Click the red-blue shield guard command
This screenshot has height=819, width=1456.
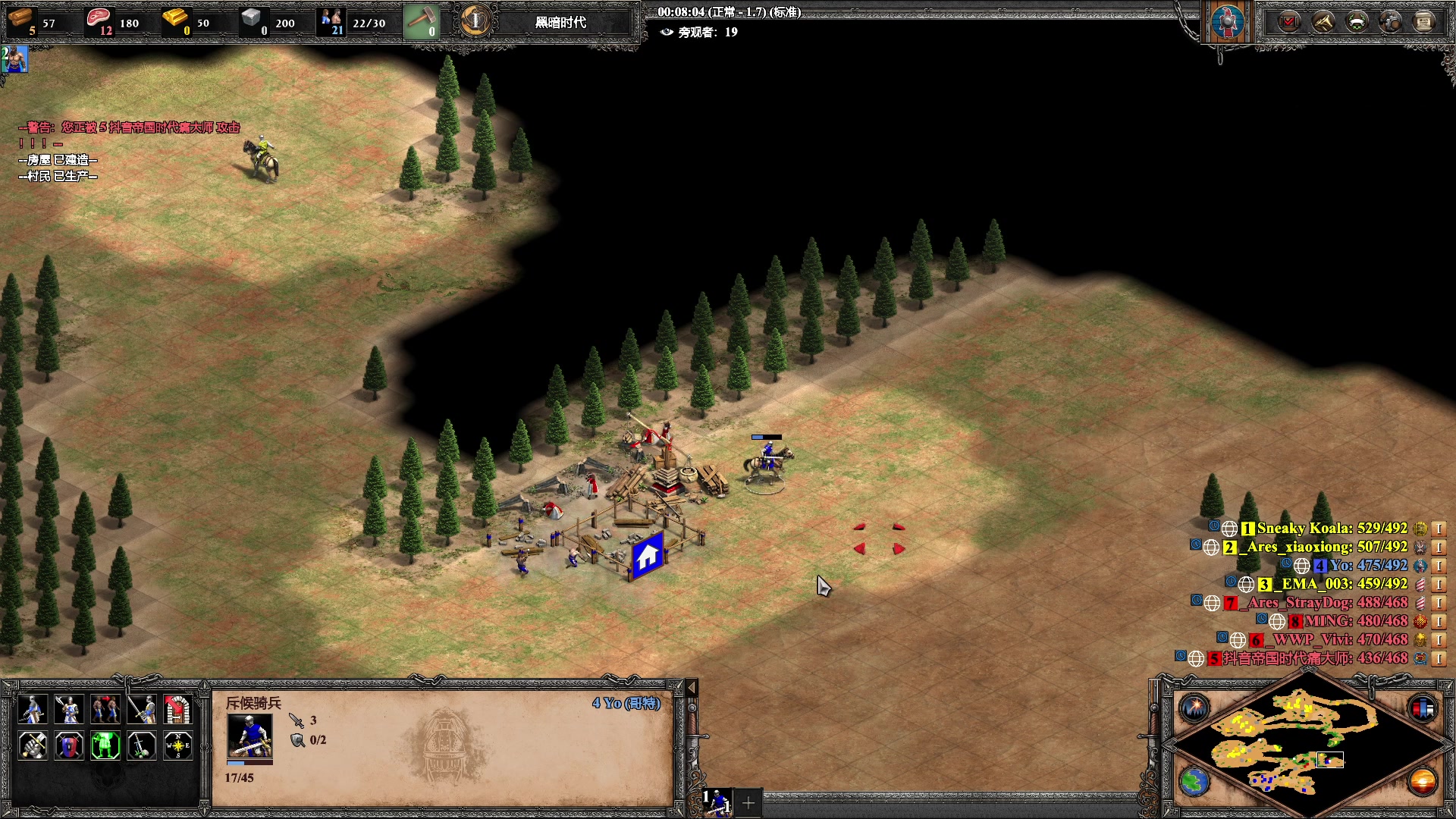tap(68, 746)
